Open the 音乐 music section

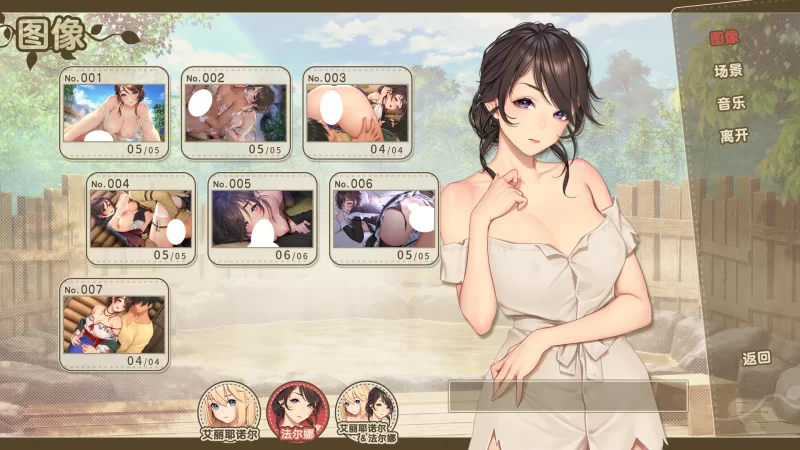click(731, 103)
